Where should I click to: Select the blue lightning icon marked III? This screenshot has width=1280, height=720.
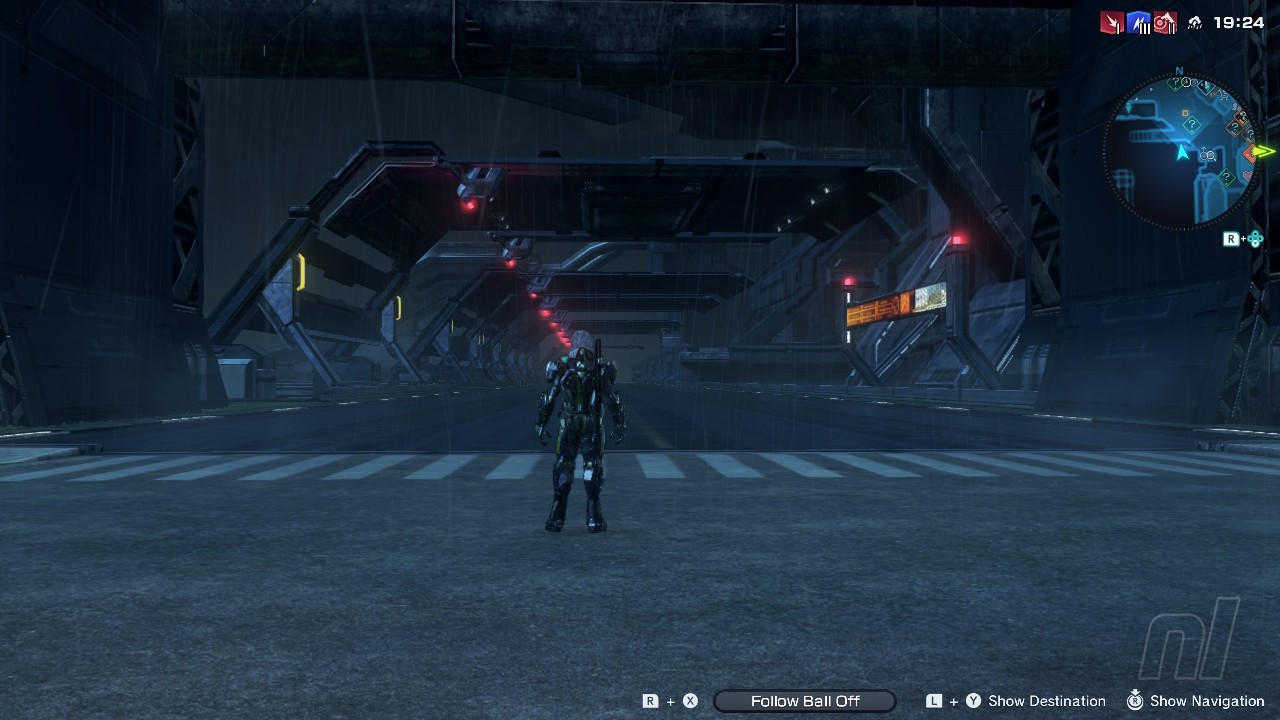[1139, 22]
